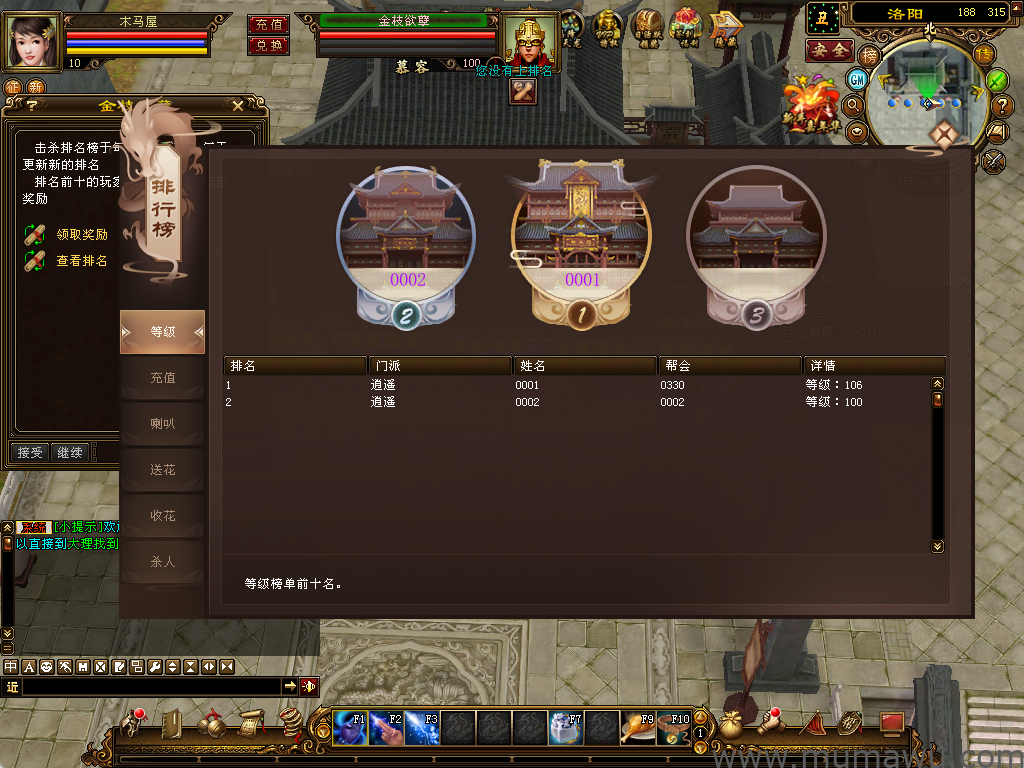This screenshot has width=1024, height=768.
Task: Select the 等级 ranking tab
Action: (163, 332)
